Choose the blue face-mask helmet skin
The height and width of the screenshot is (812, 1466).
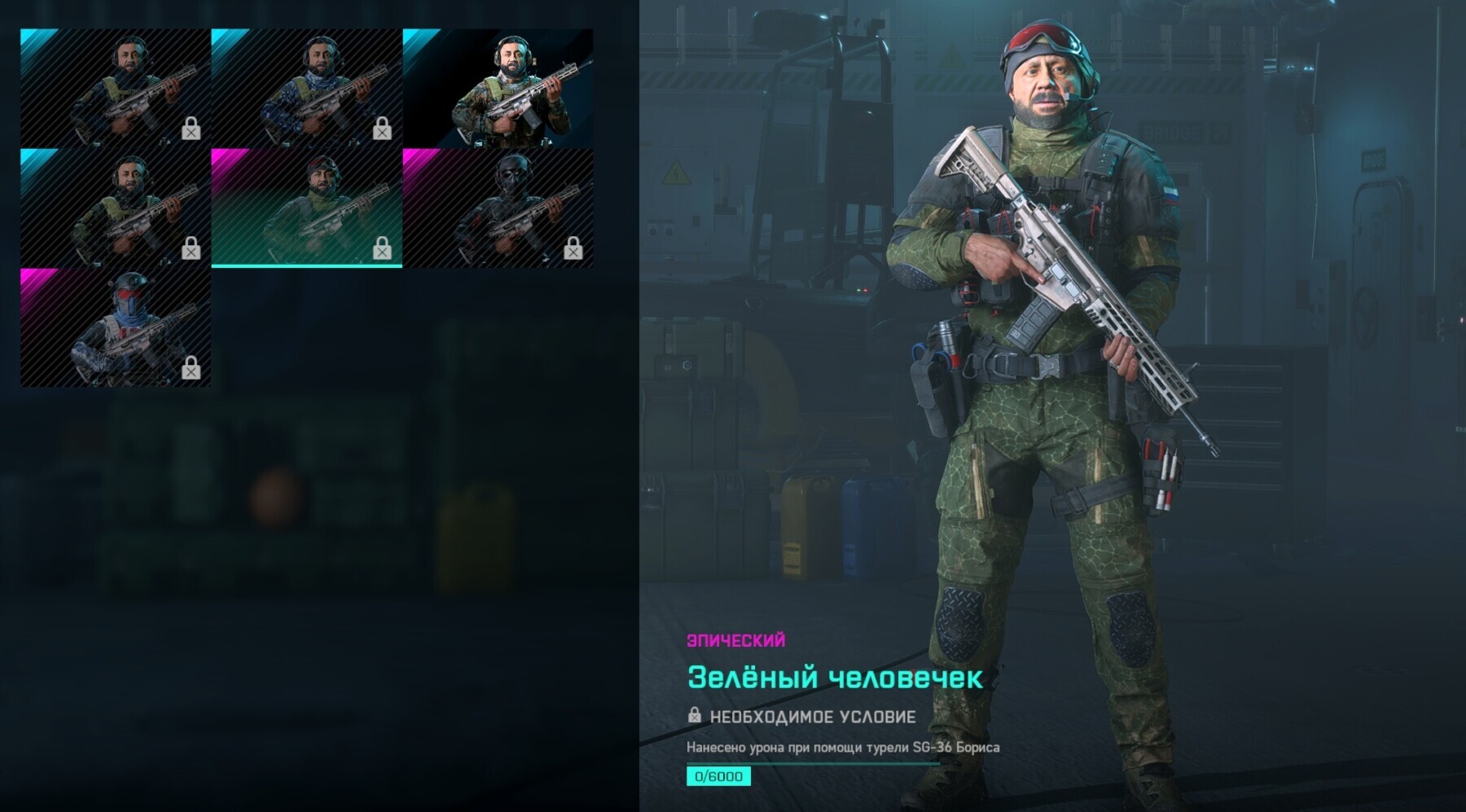click(116, 327)
